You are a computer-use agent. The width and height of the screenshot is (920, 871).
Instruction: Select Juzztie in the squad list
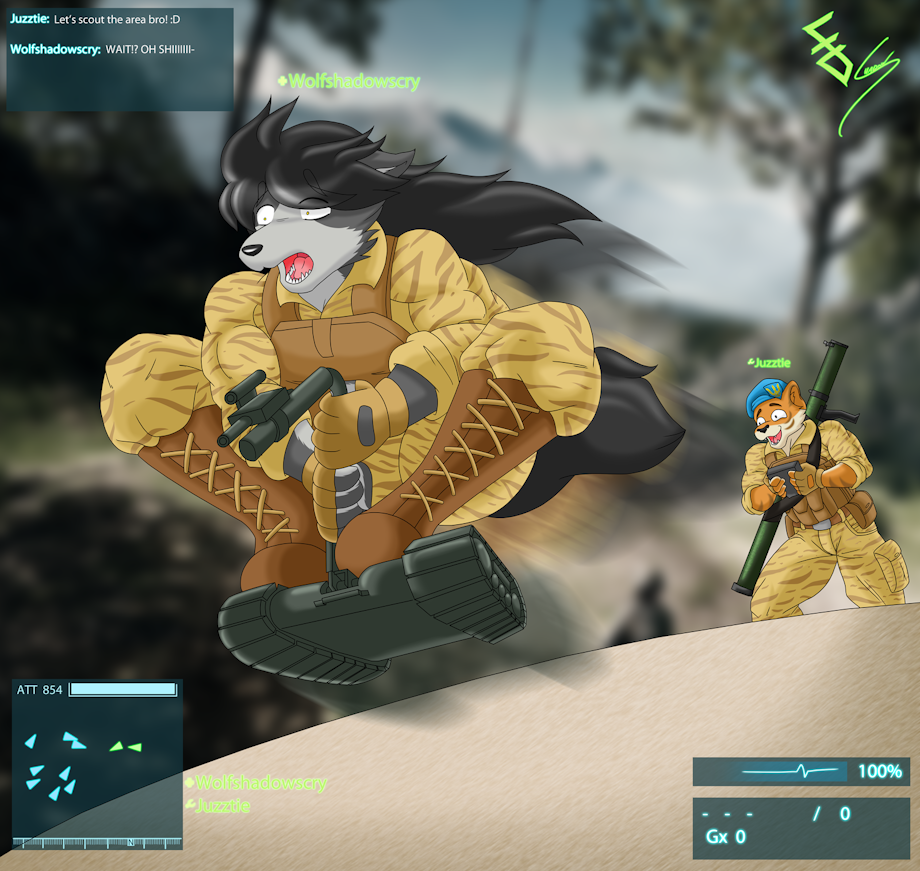(x=222, y=805)
